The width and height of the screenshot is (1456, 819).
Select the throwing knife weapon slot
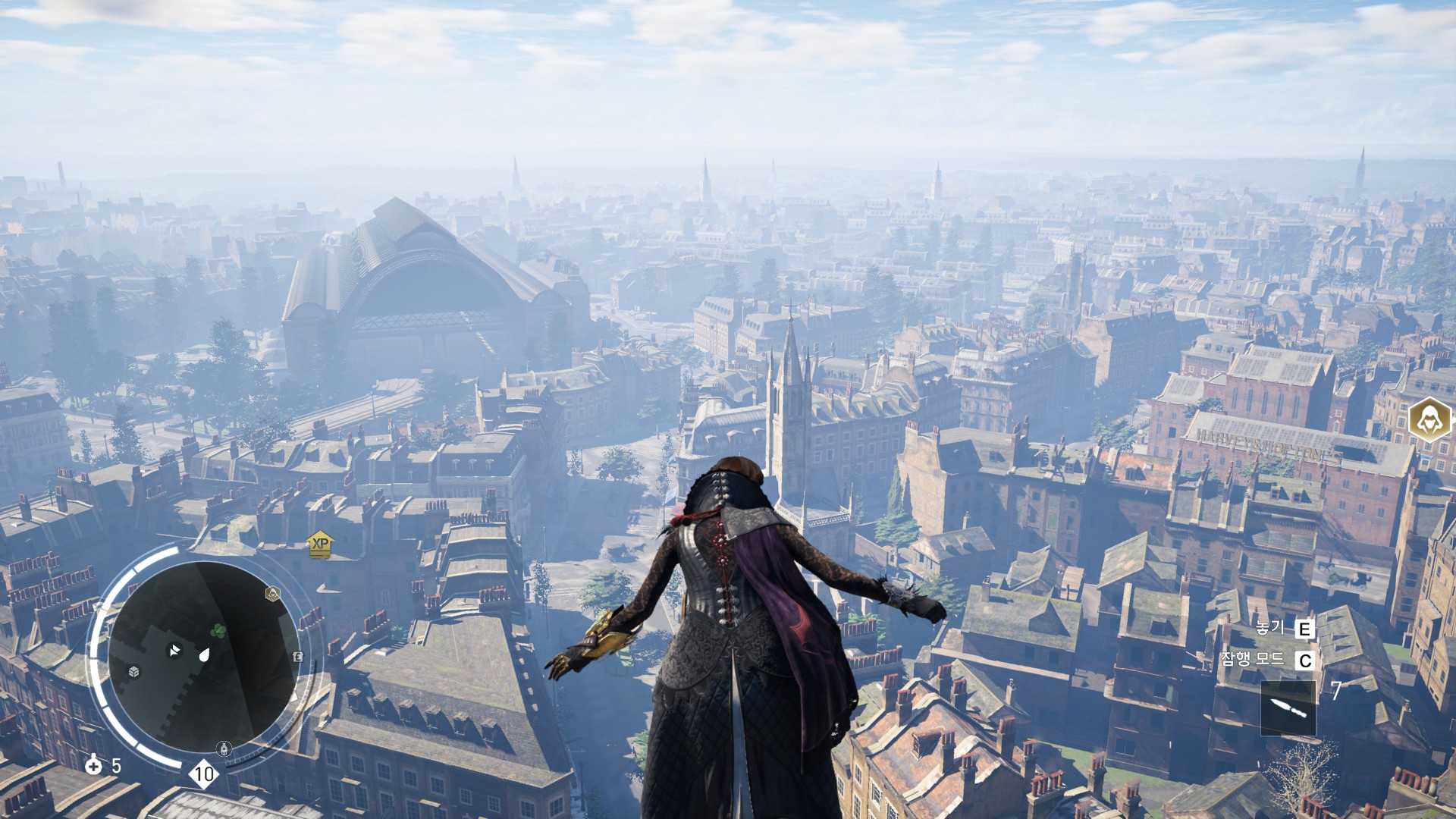click(1288, 708)
